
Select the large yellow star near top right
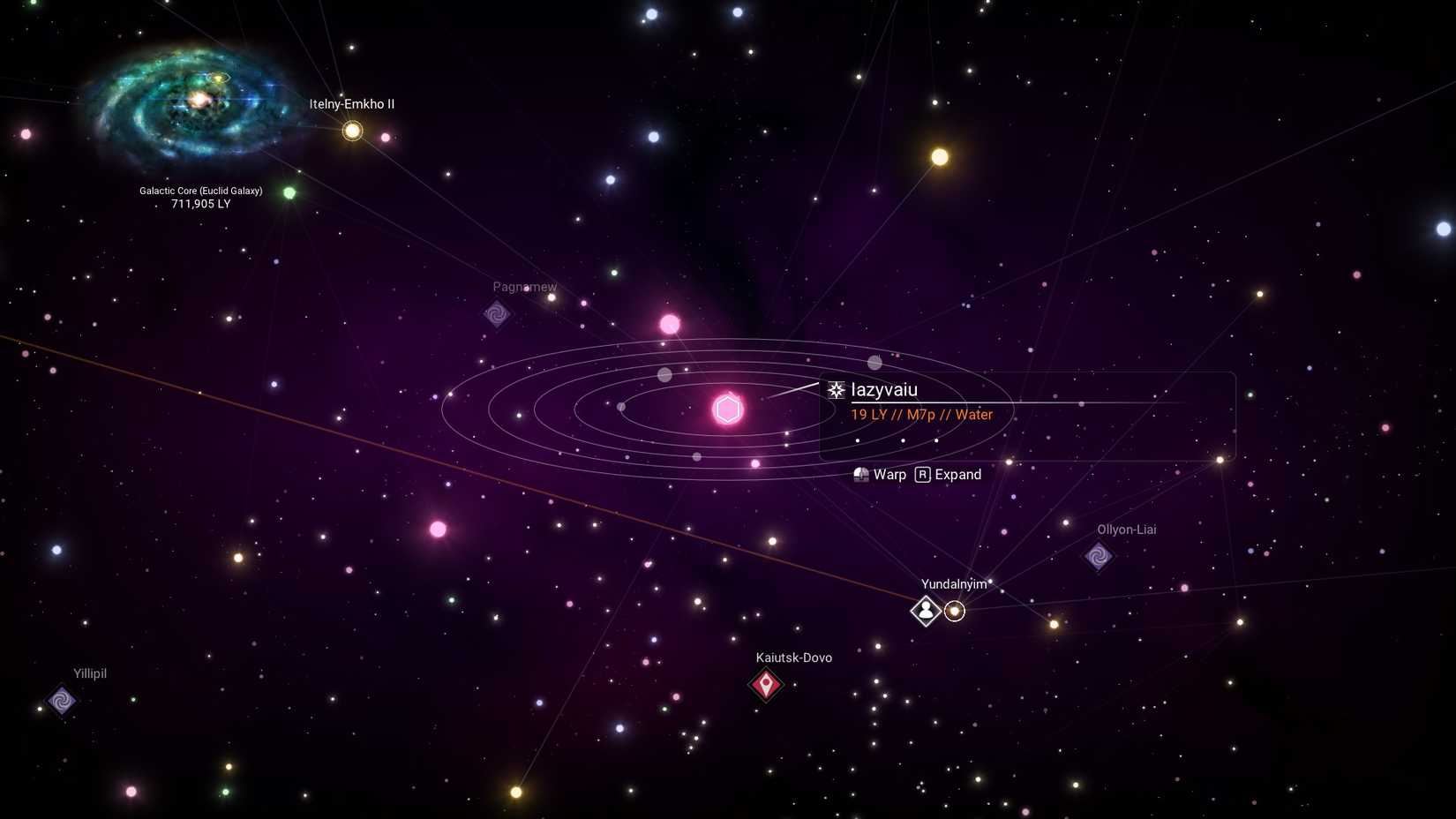pos(938,156)
